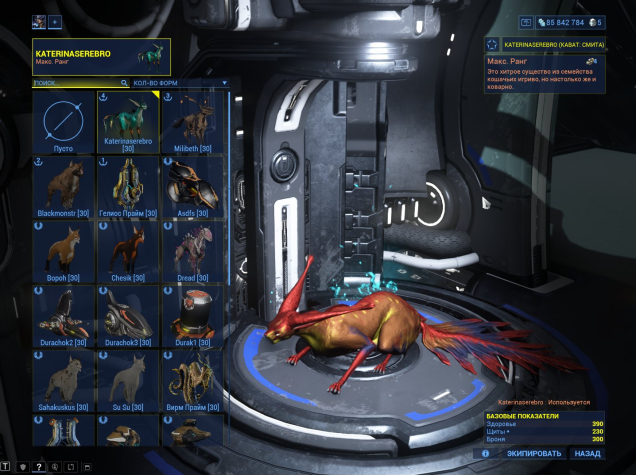Select the Dread companion tile
Screen dimensions: 636x475
tap(193, 252)
